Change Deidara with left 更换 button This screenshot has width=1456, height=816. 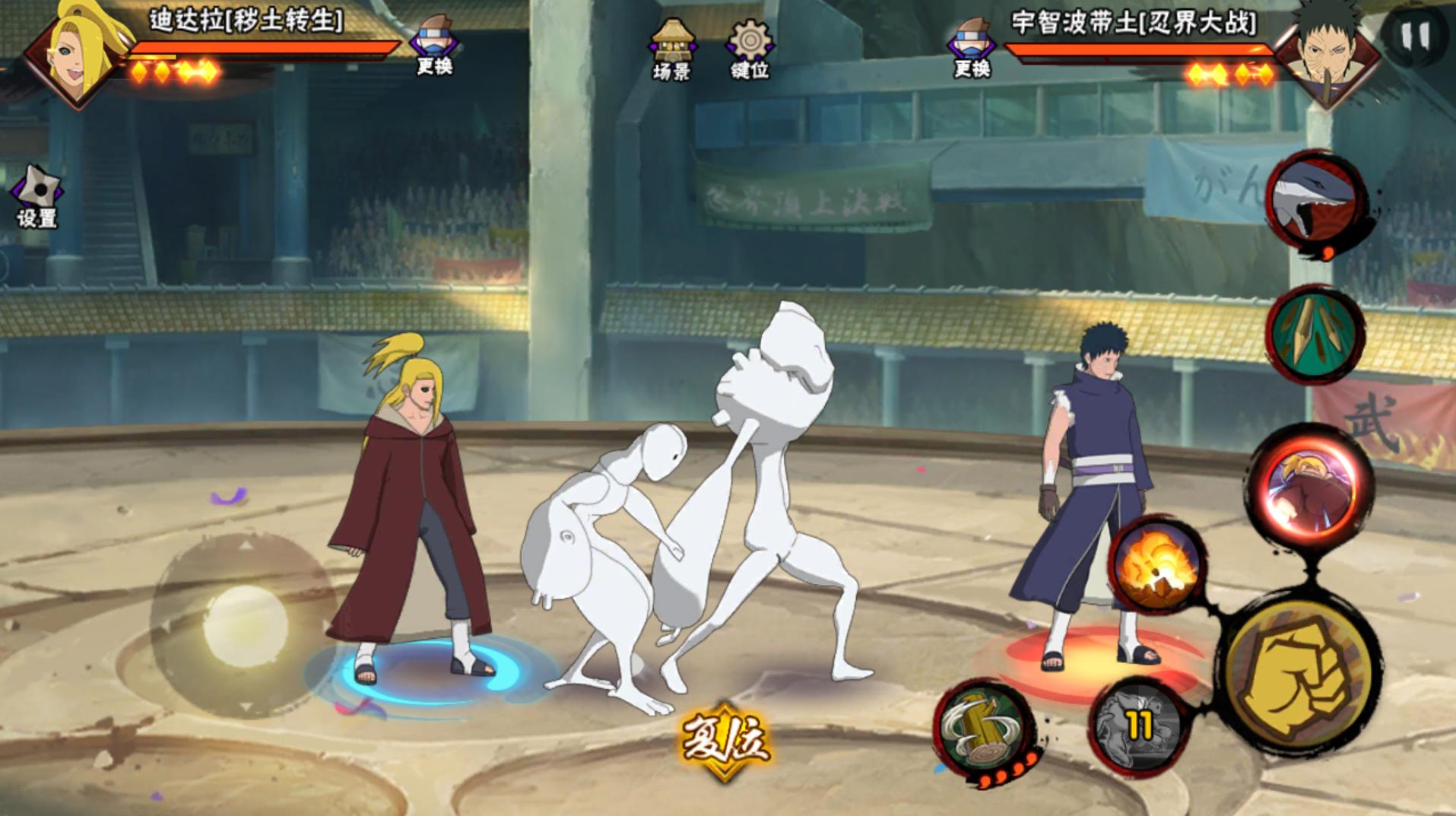click(435, 46)
